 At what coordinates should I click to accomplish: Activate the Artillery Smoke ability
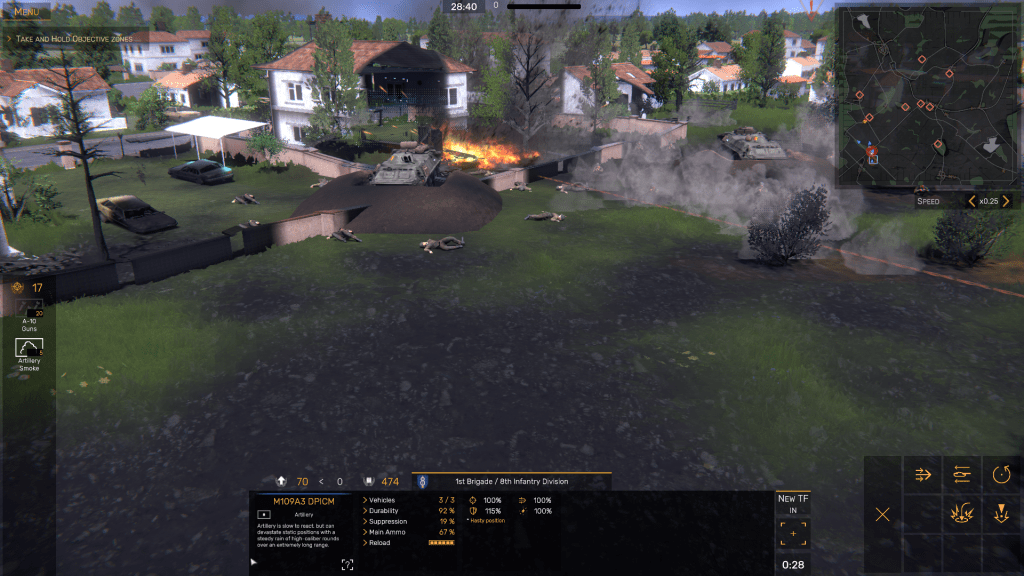click(29, 350)
